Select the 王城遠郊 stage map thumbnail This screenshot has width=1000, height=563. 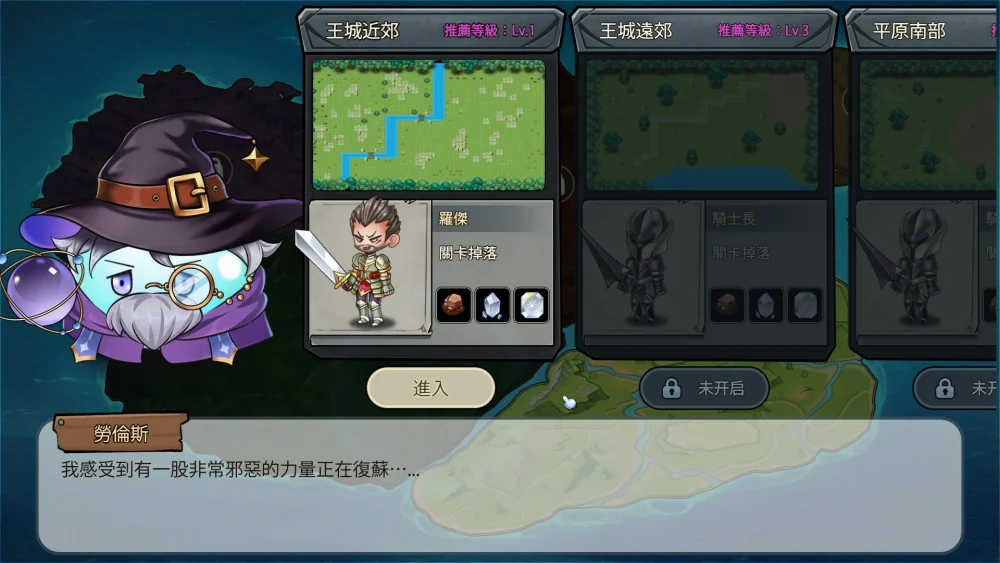702,124
